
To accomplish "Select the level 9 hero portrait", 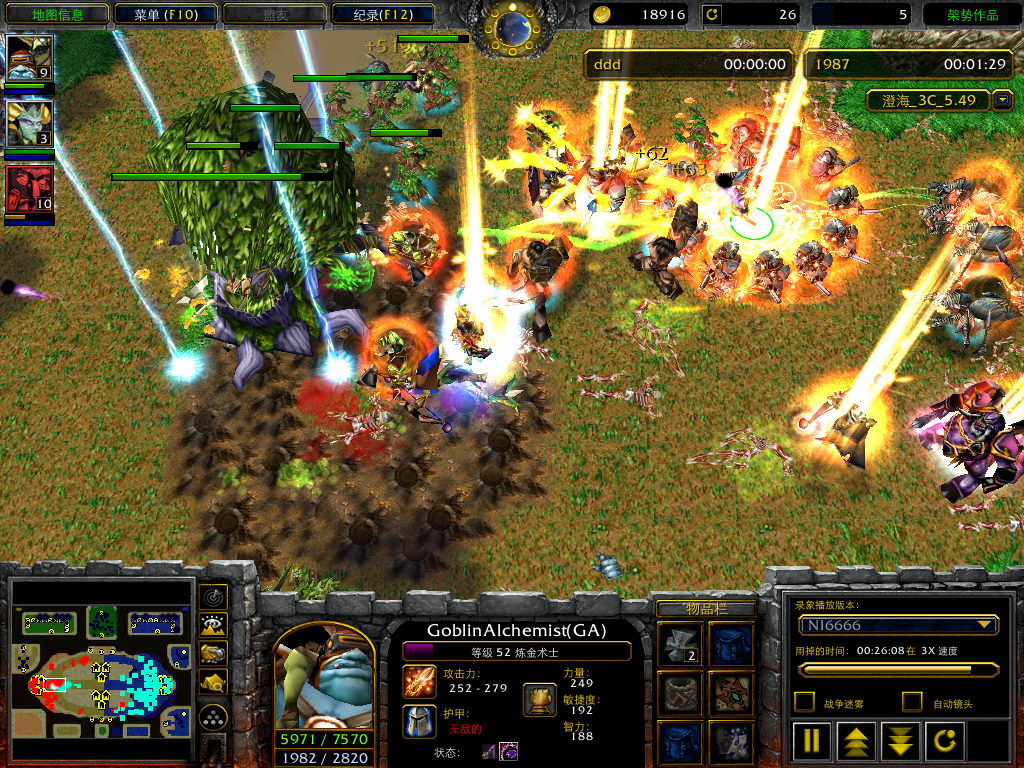I will tap(29, 59).
